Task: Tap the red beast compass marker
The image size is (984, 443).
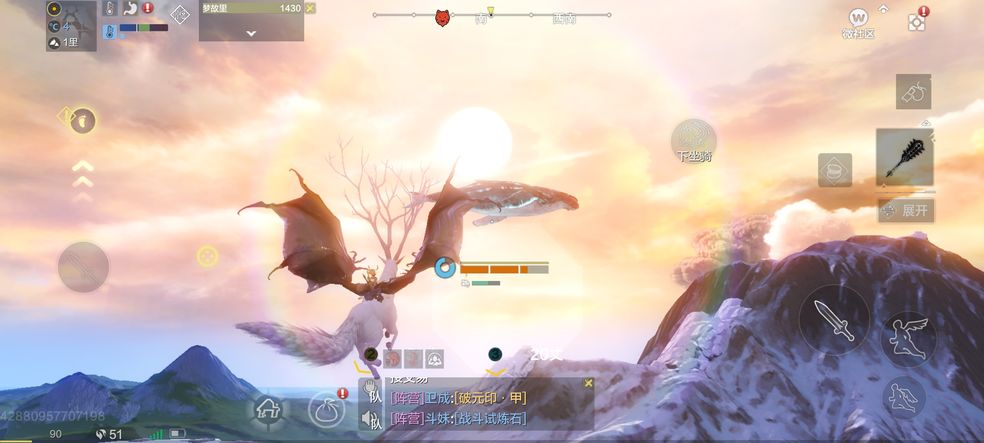Action: pos(442,17)
